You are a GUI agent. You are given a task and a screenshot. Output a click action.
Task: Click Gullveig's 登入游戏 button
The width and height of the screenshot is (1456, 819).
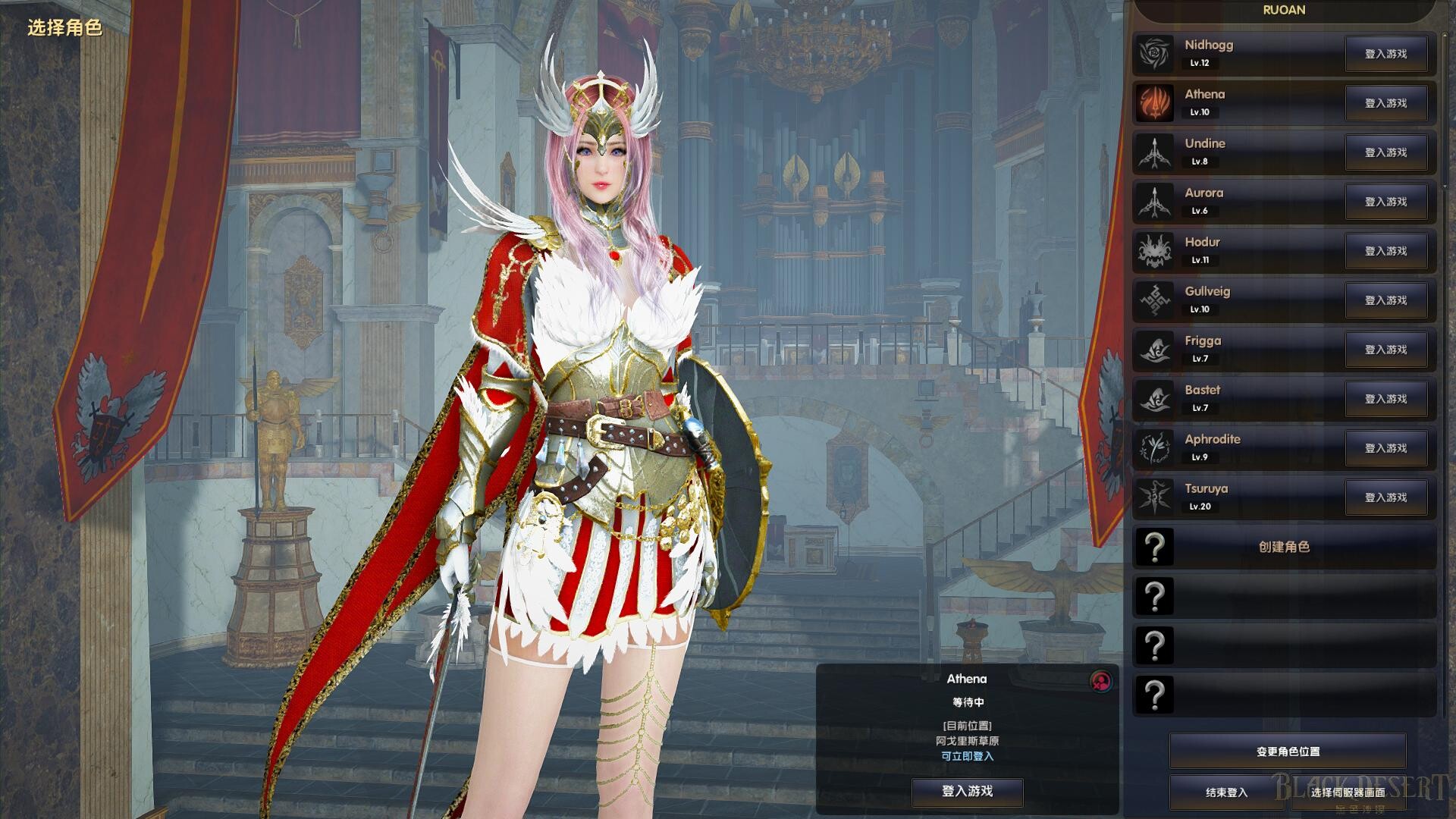point(1385,300)
